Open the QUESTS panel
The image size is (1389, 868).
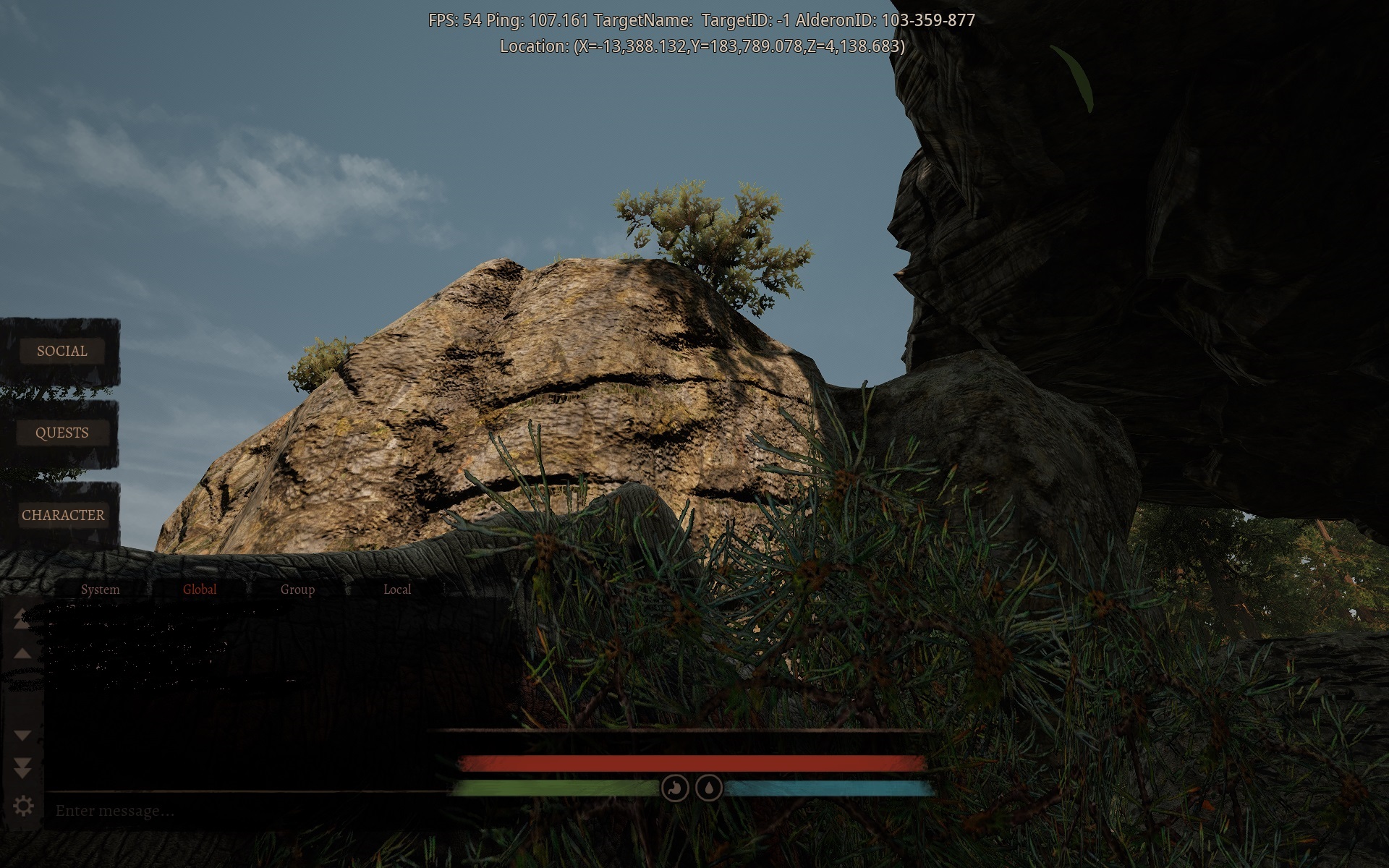click(62, 433)
